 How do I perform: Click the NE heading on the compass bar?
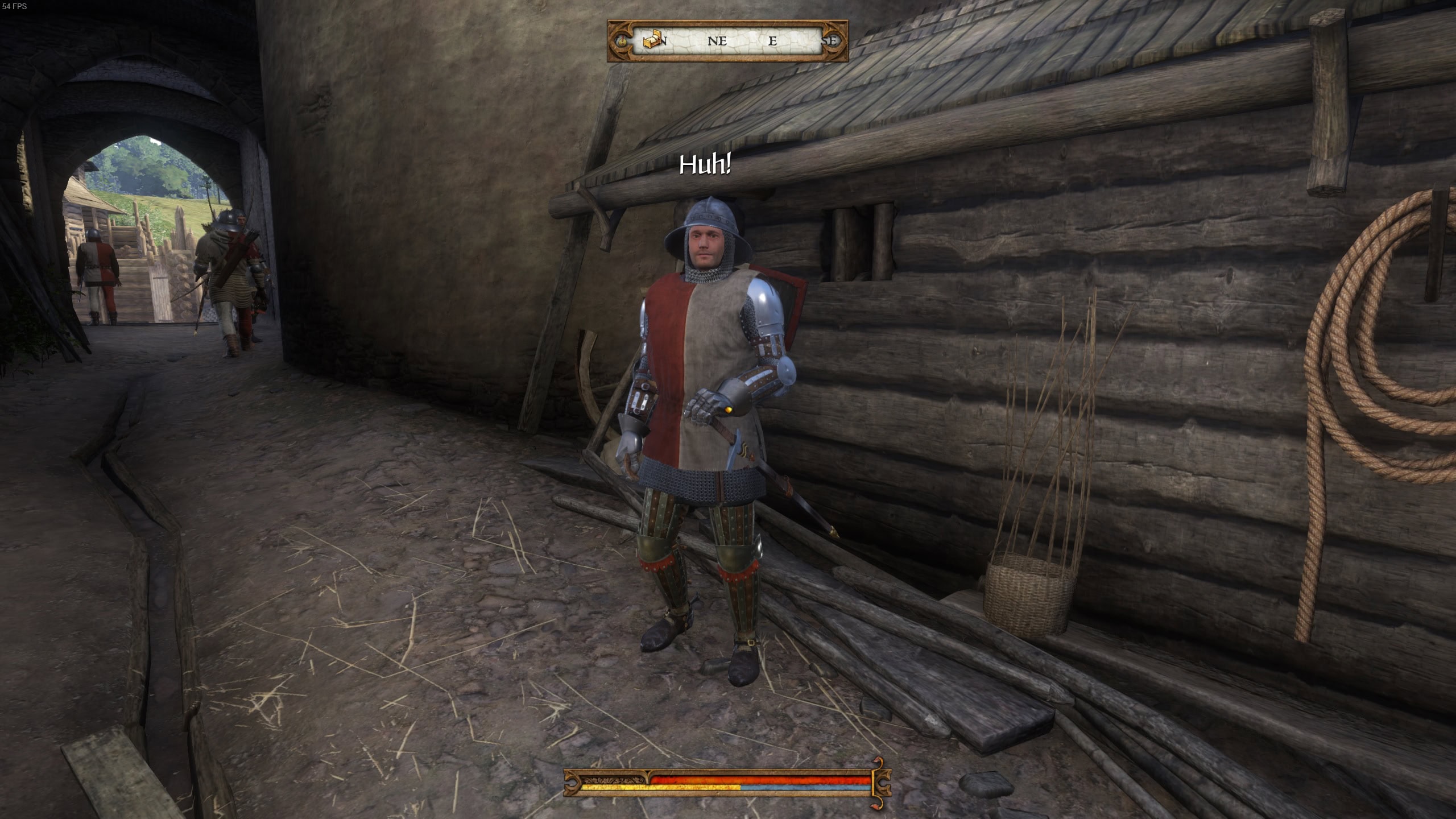(x=717, y=41)
